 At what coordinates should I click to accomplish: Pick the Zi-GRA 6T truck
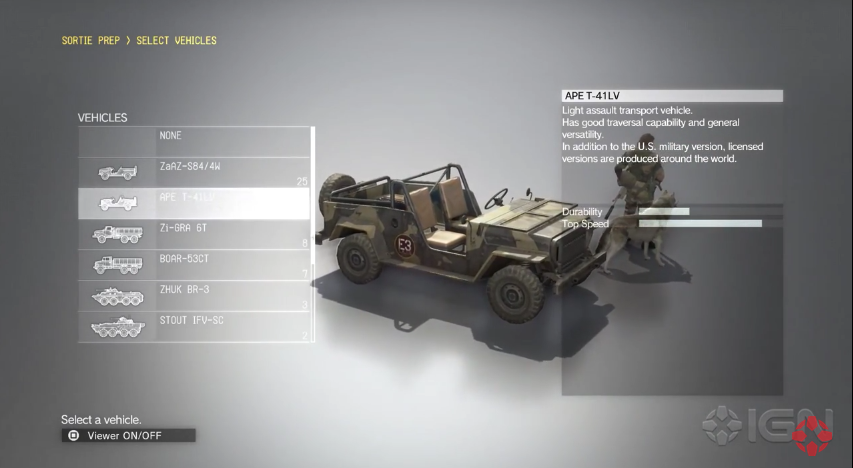[195, 234]
